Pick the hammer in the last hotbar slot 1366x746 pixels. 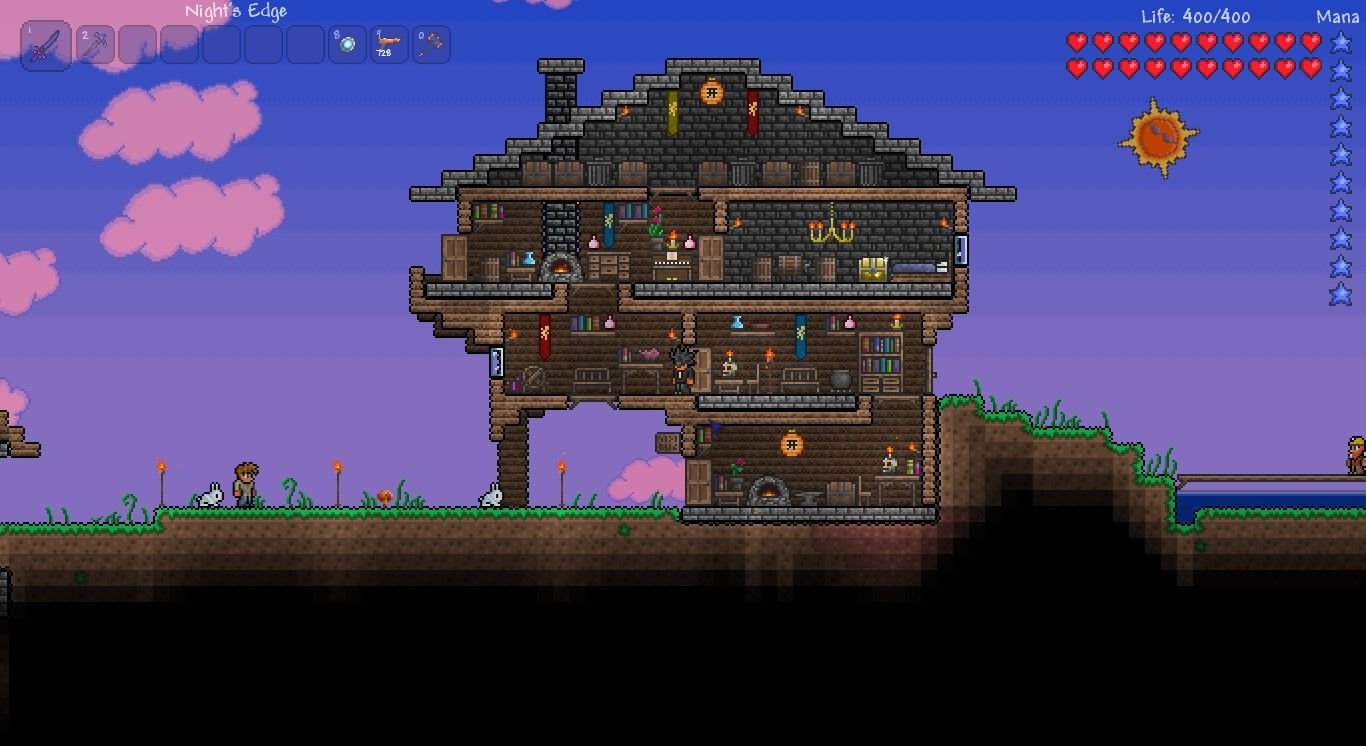pyautogui.click(x=431, y=45)
